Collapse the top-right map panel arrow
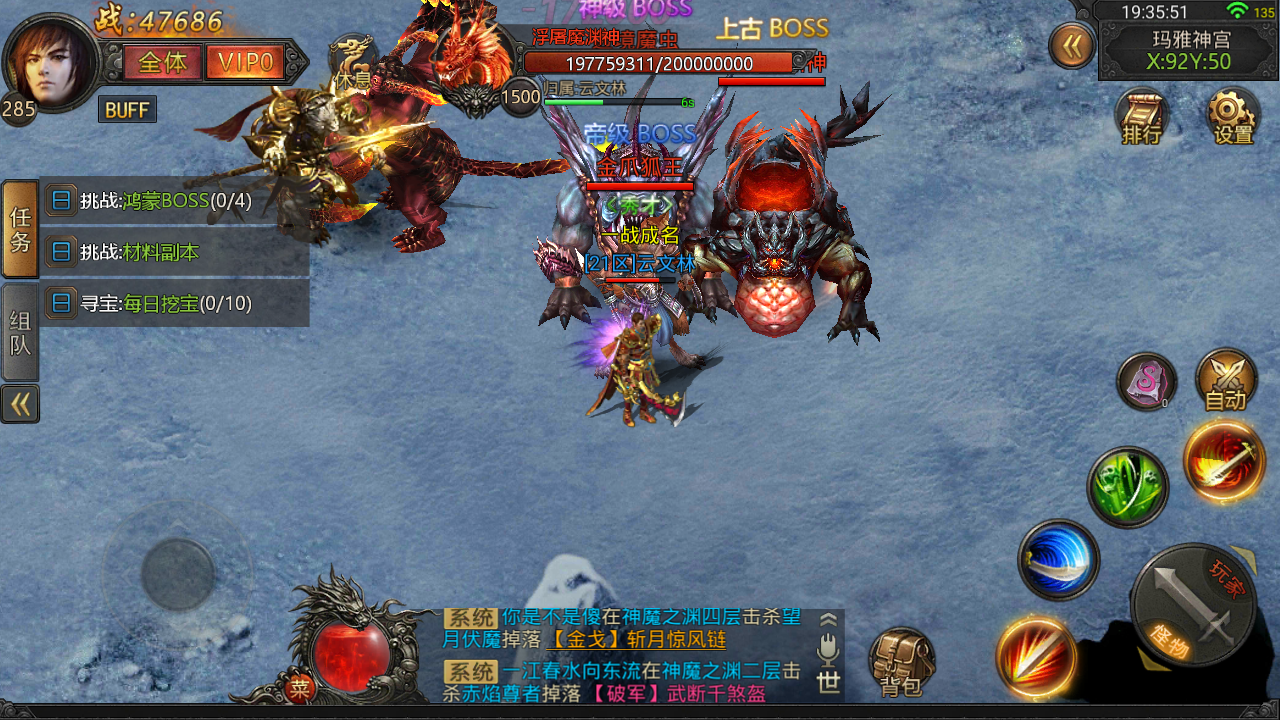Viewport: 1280px width, 720px height. (x=1071, y=46)
